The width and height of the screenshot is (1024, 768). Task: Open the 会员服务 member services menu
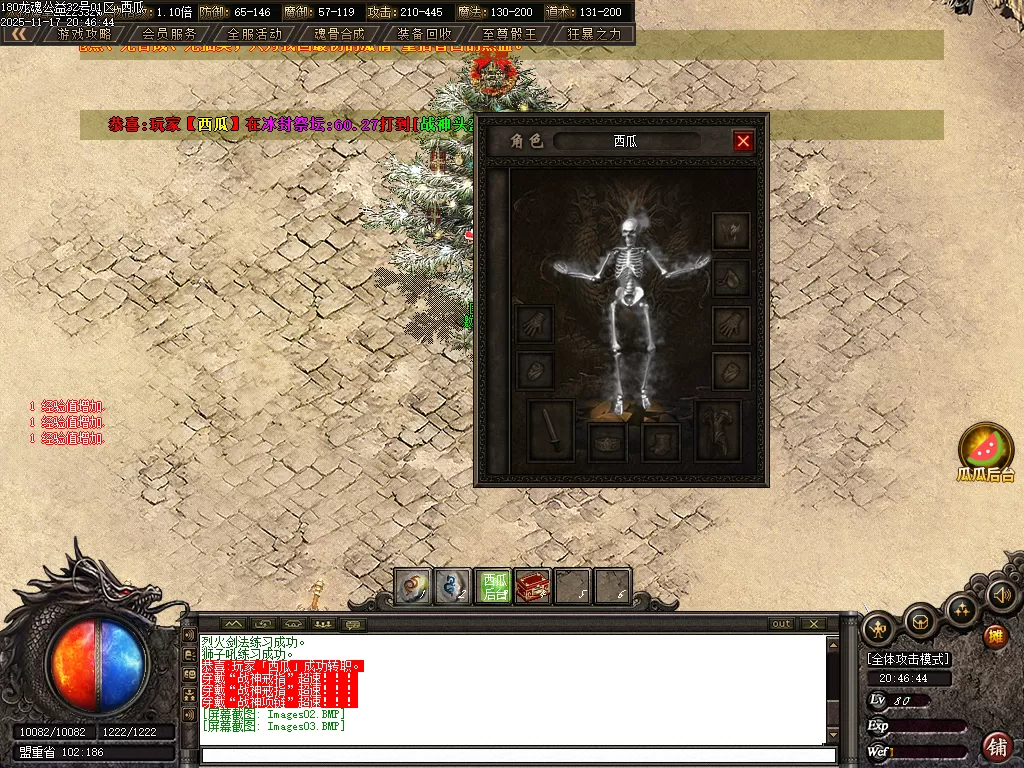170,33
